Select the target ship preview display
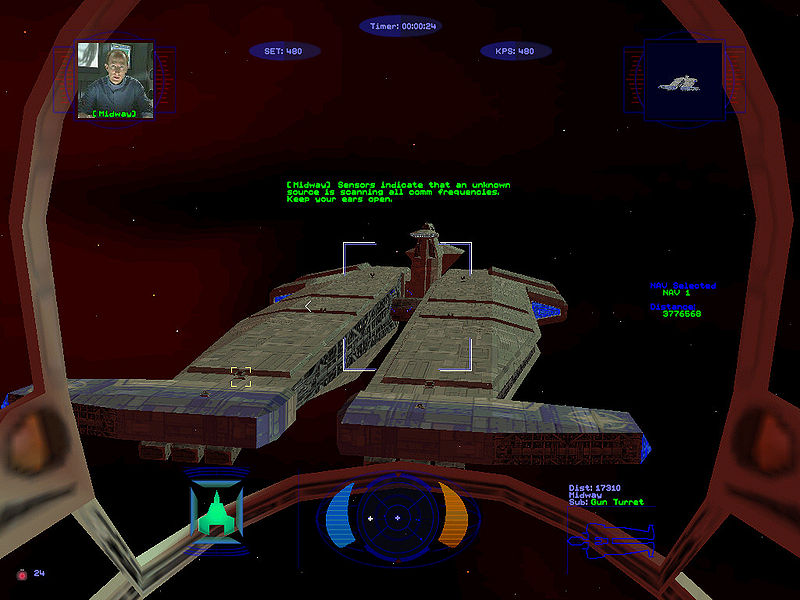This screenshot has height=600, width=800. 683,82
